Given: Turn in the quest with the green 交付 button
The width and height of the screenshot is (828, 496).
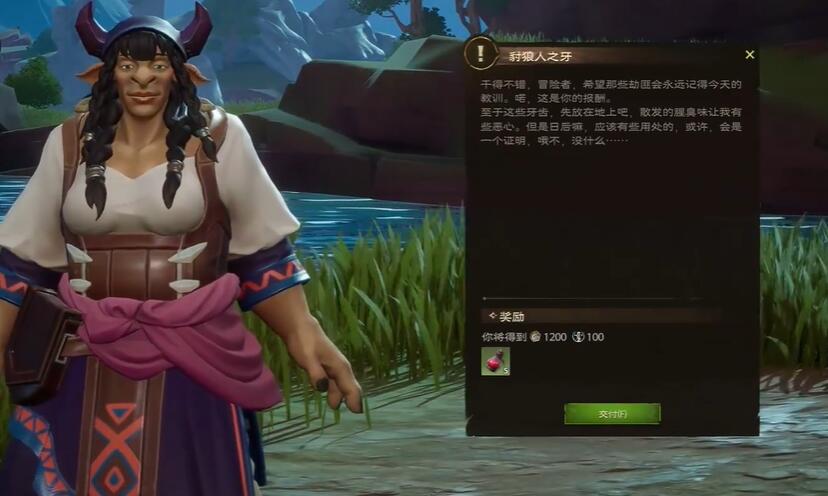Looking at the screenshot, I should (x=612, y=413).
